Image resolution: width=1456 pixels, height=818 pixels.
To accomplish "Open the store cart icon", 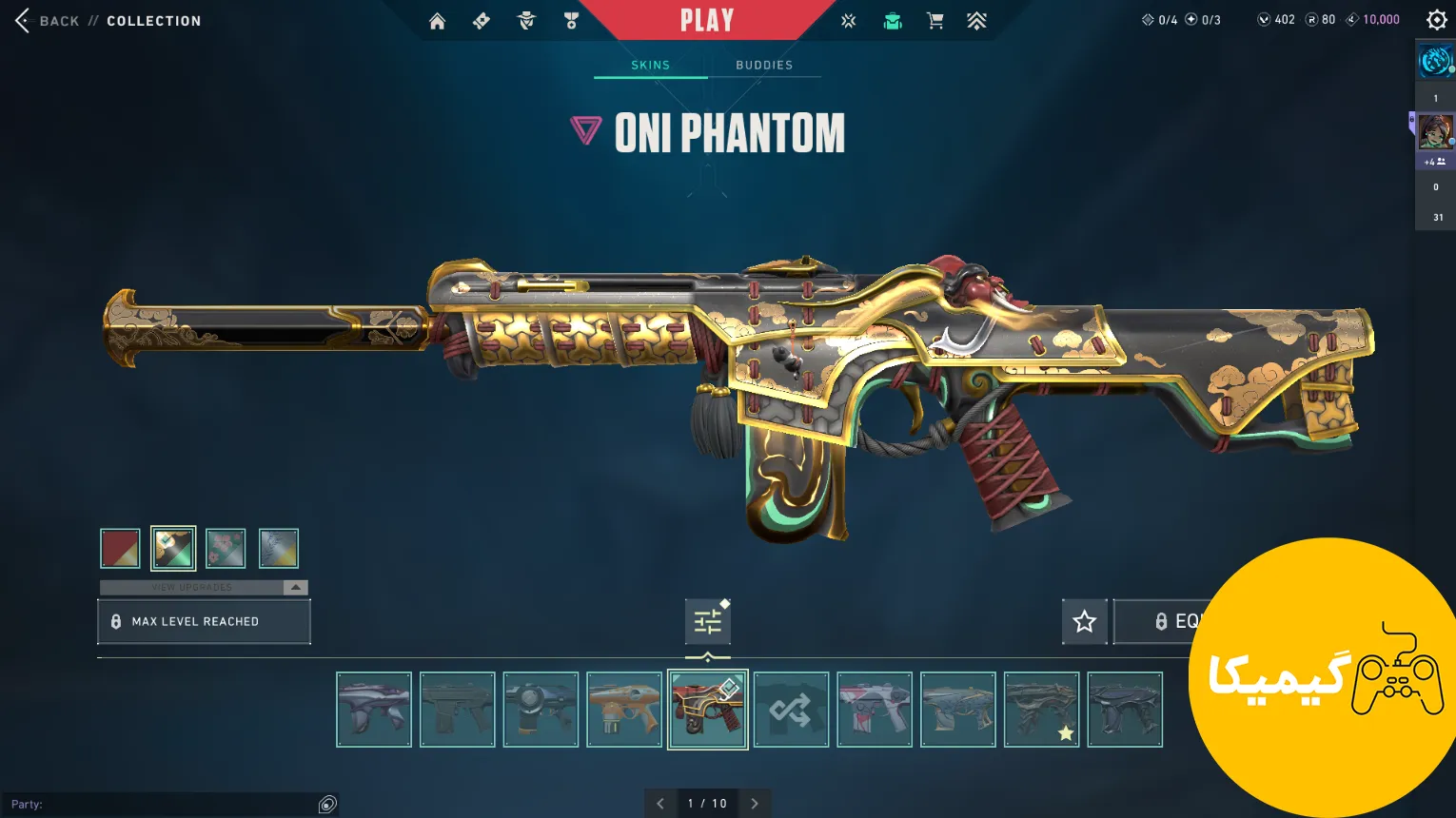I will click(935, 21).
